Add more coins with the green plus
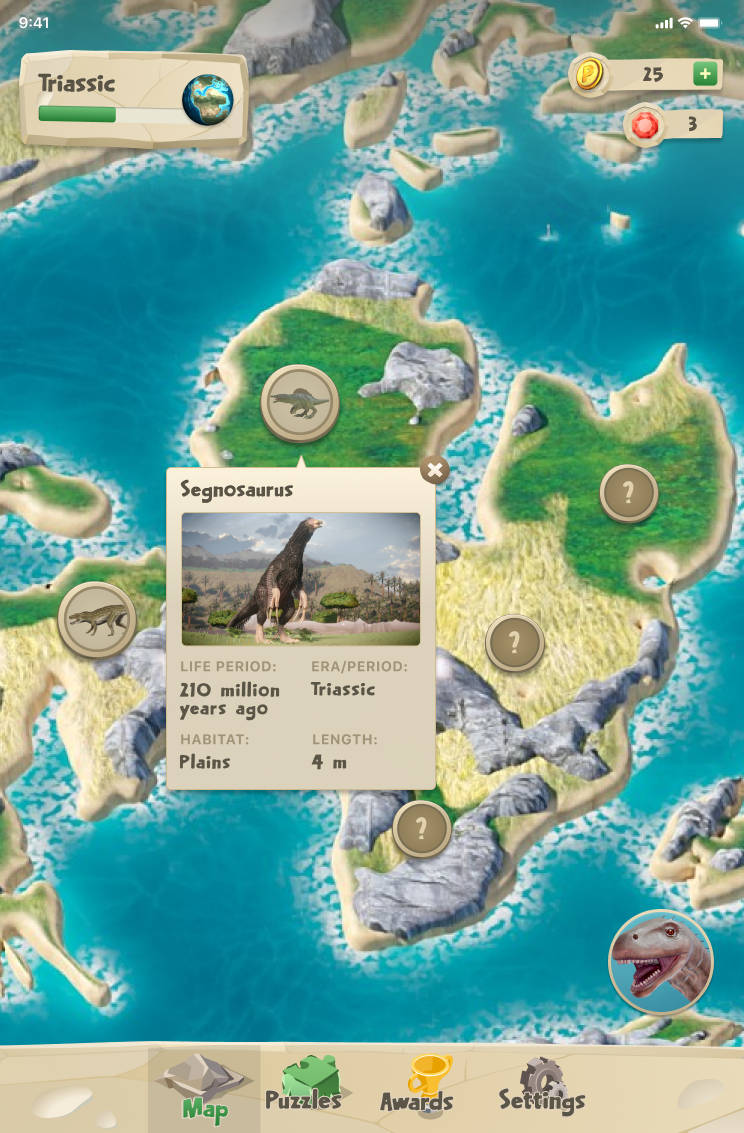The image size is (744, 1133). [705, 74]
